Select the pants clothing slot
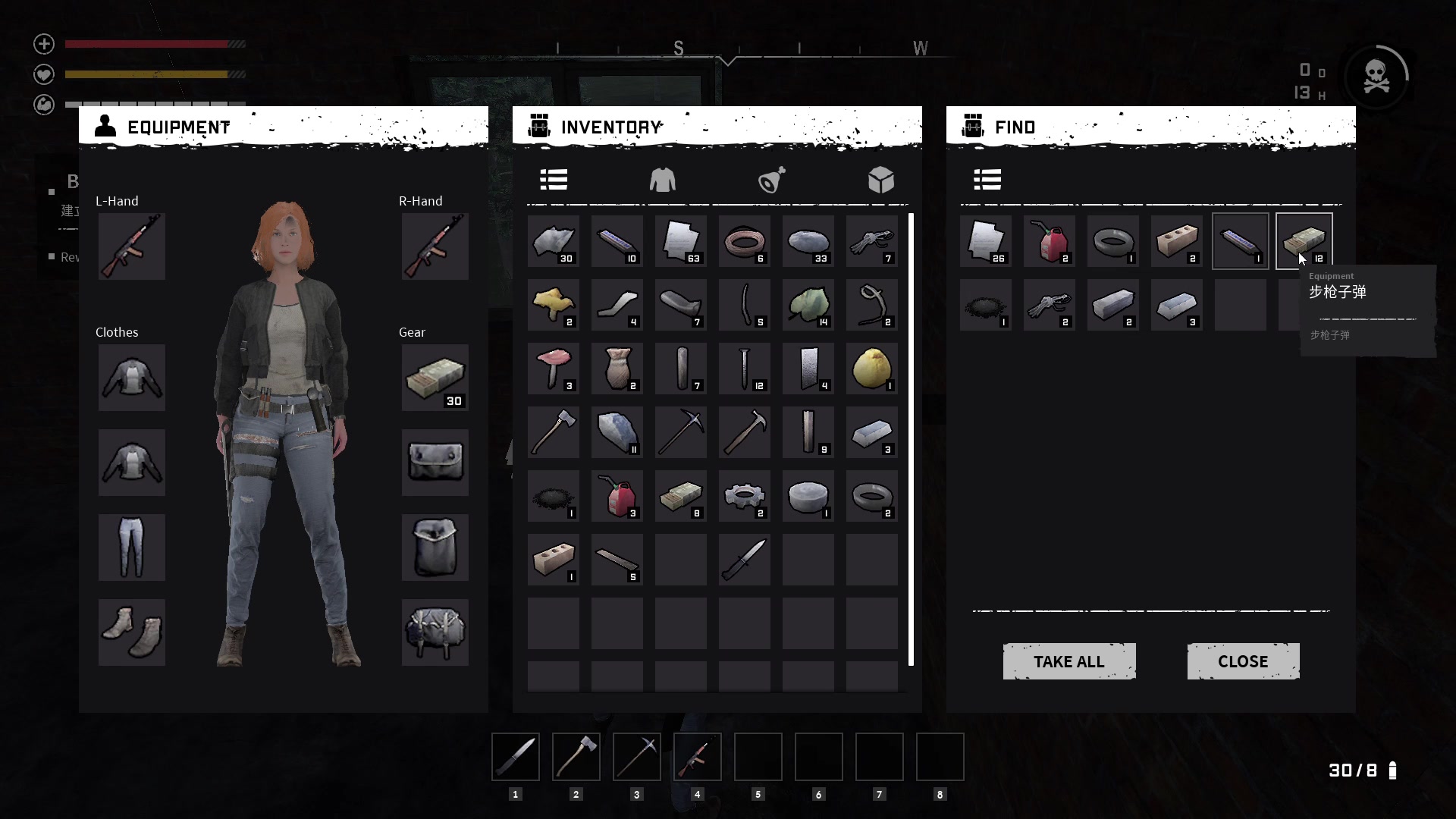The width and height of the screenshot is (1456, 819). (x=131, y=548)
